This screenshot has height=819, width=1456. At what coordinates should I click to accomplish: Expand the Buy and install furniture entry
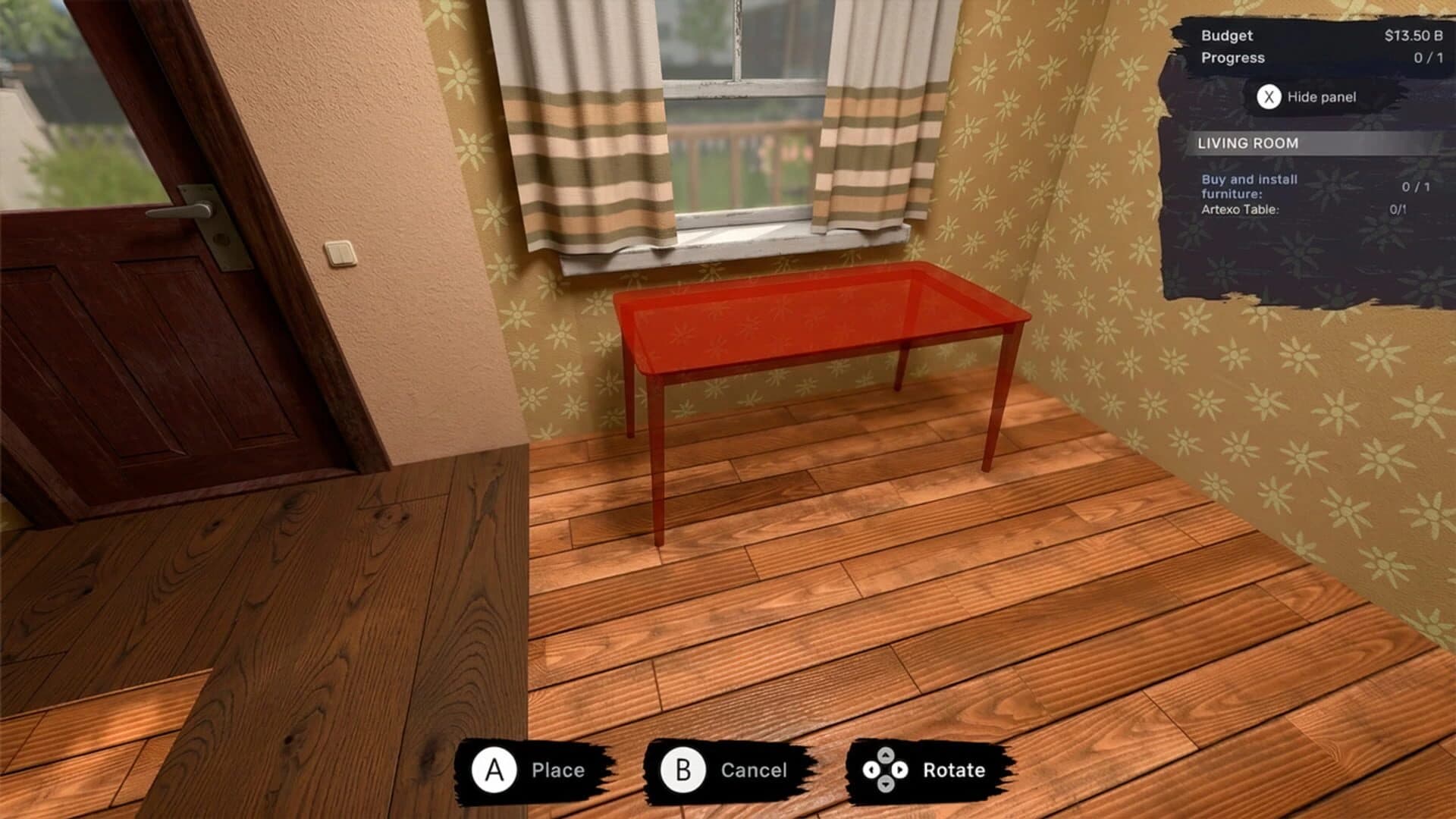pyautogui.click(x=1248, y=187)
